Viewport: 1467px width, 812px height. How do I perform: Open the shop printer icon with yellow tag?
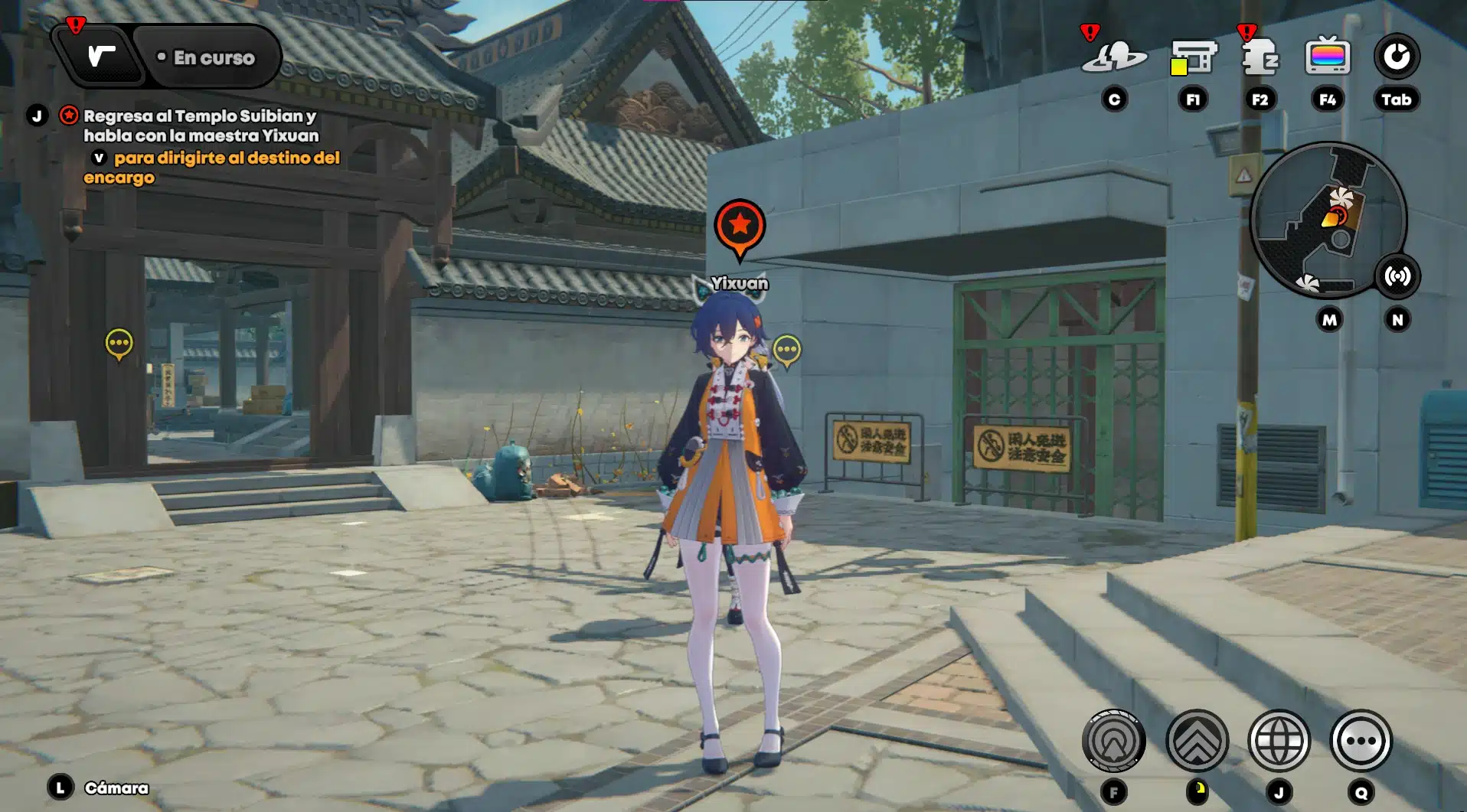click(x=1192, y=57)
